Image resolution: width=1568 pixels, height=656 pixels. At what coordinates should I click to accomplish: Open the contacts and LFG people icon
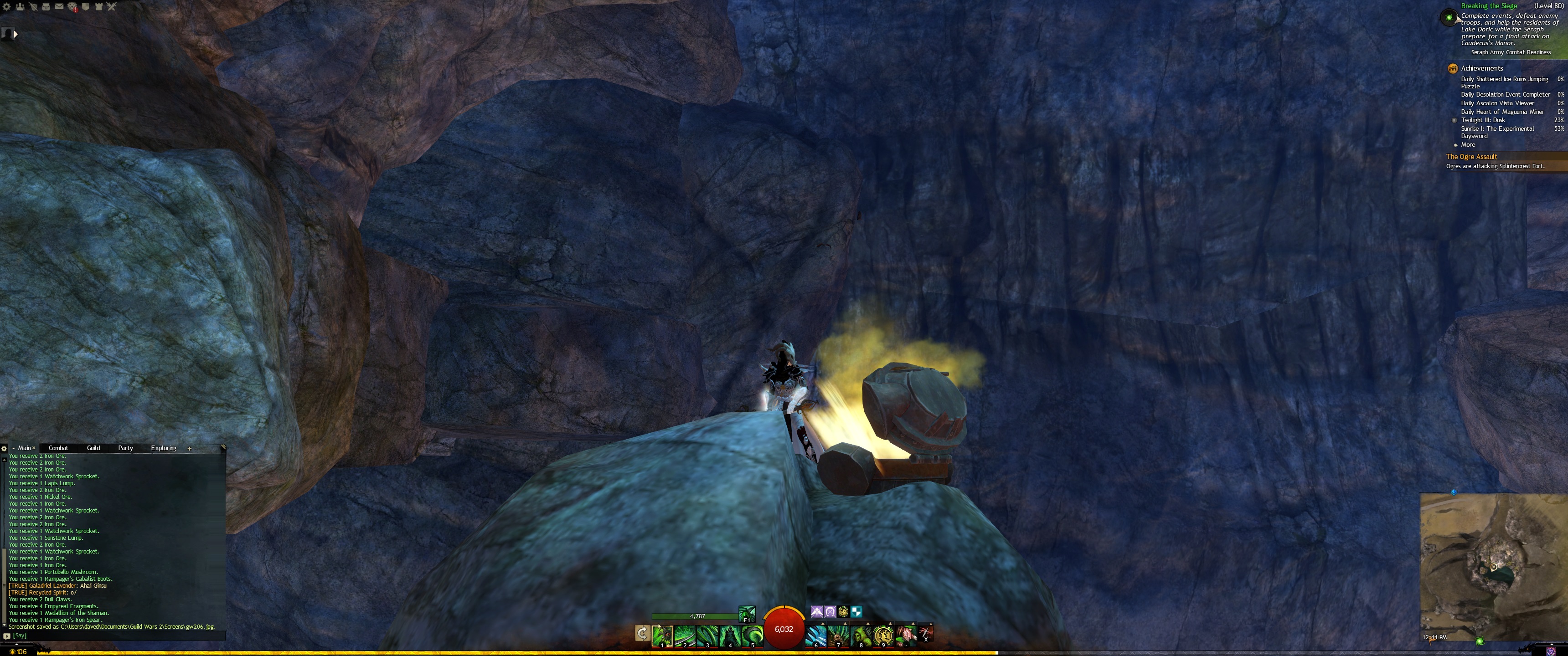tap(20, 7)
